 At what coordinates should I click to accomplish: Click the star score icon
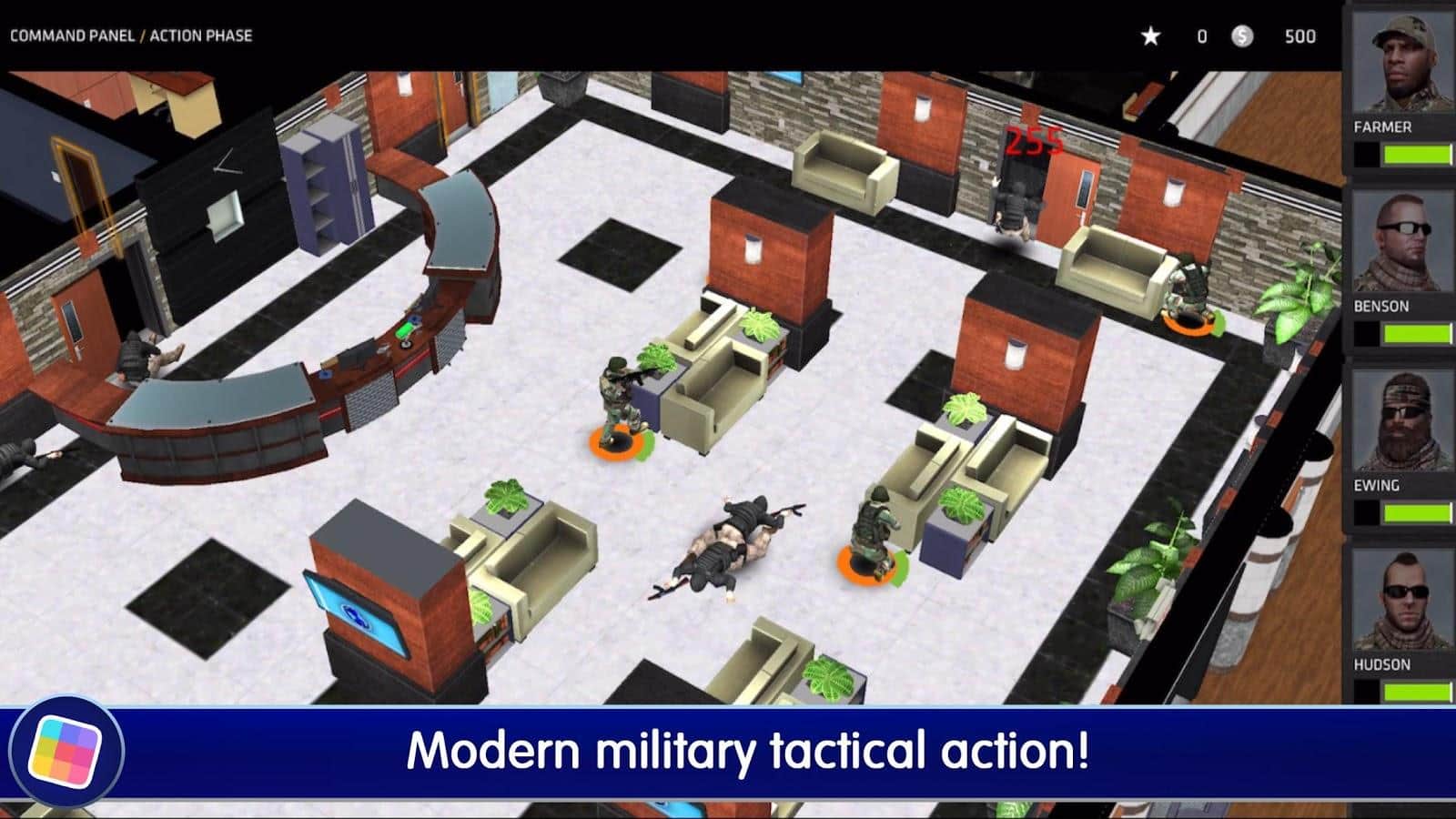(1151, 36)
